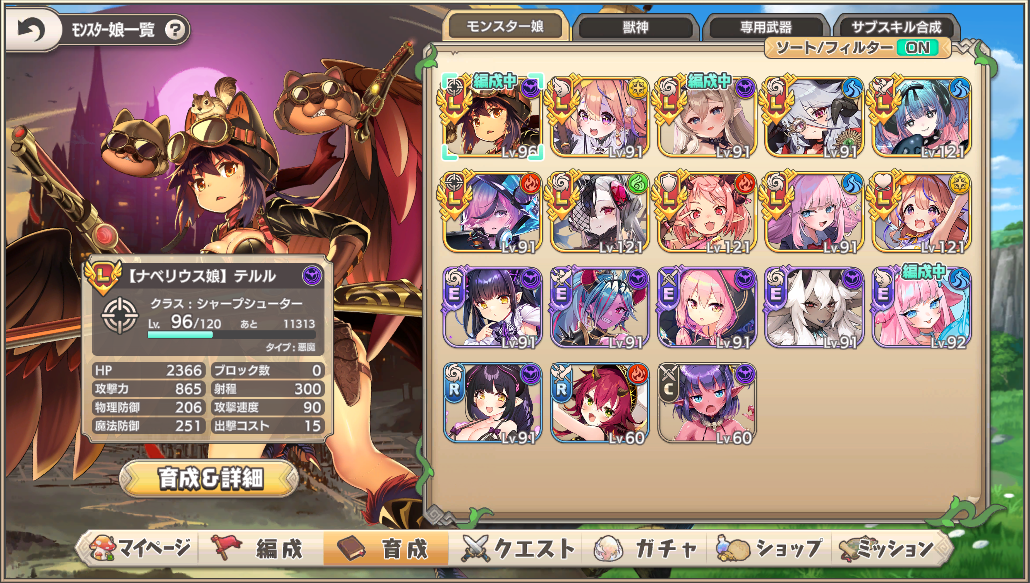
Task: Select the Lv96 selected monster girl card
Action: coord(493,117)
